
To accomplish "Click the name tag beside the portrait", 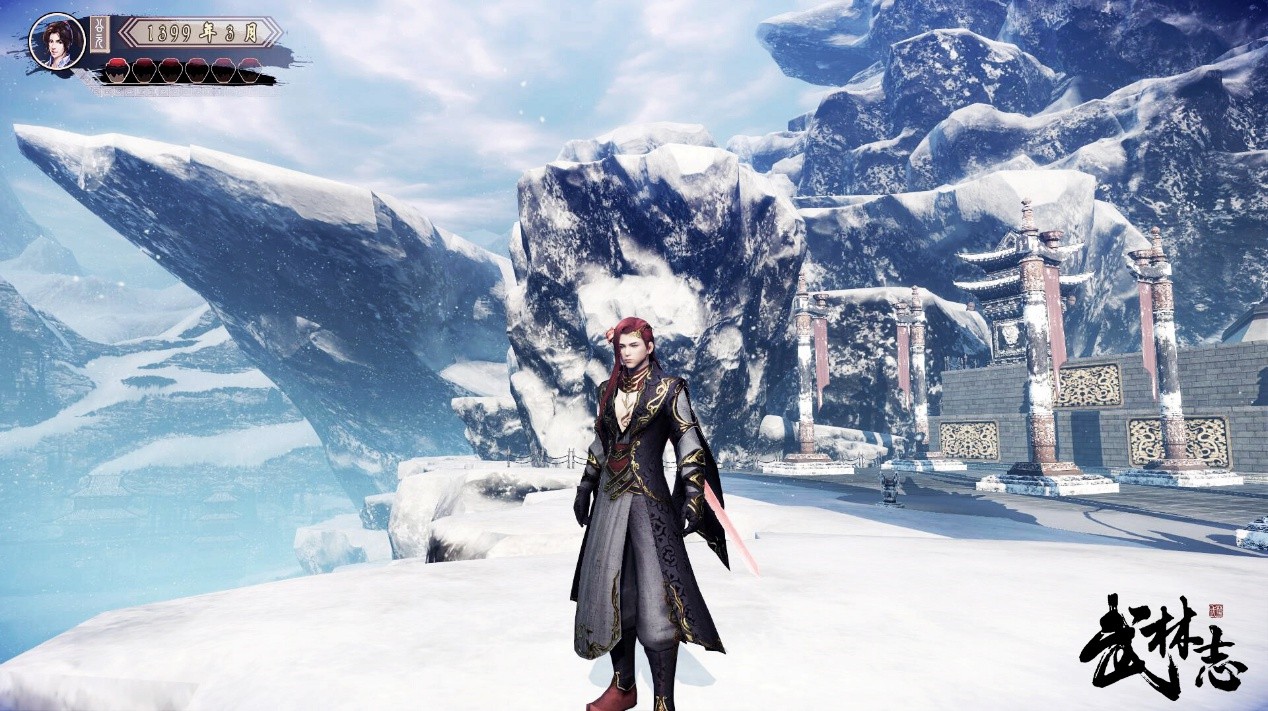I will (101, 34).
